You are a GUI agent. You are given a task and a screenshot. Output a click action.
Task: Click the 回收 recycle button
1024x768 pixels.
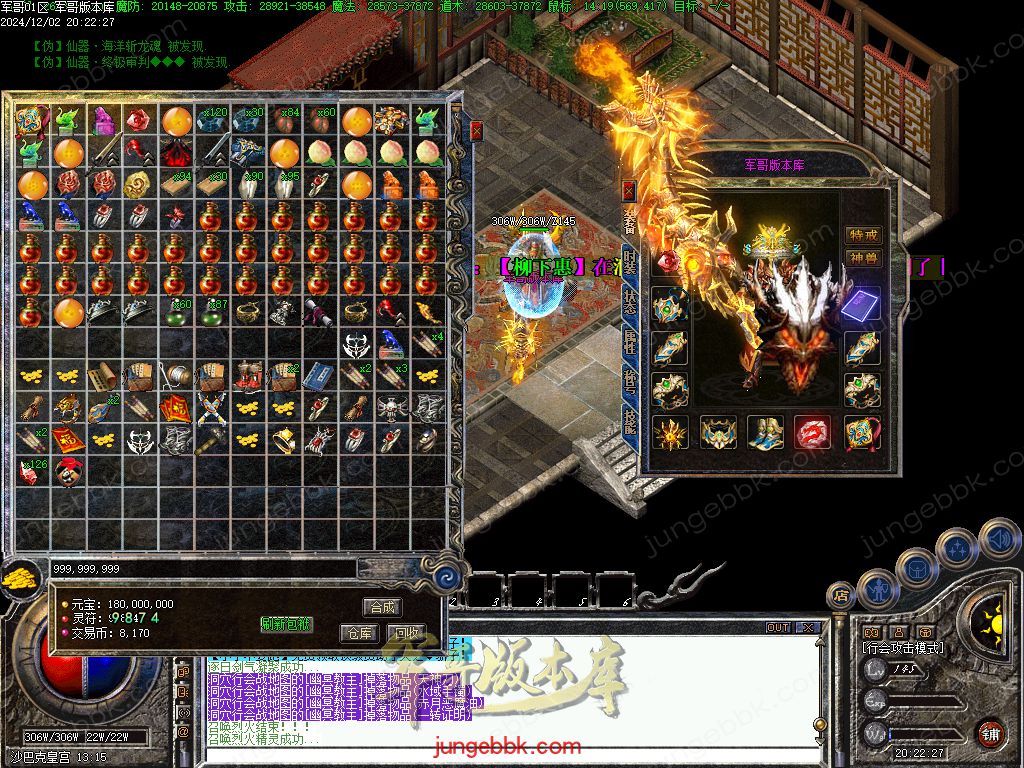tap(407, 633)
